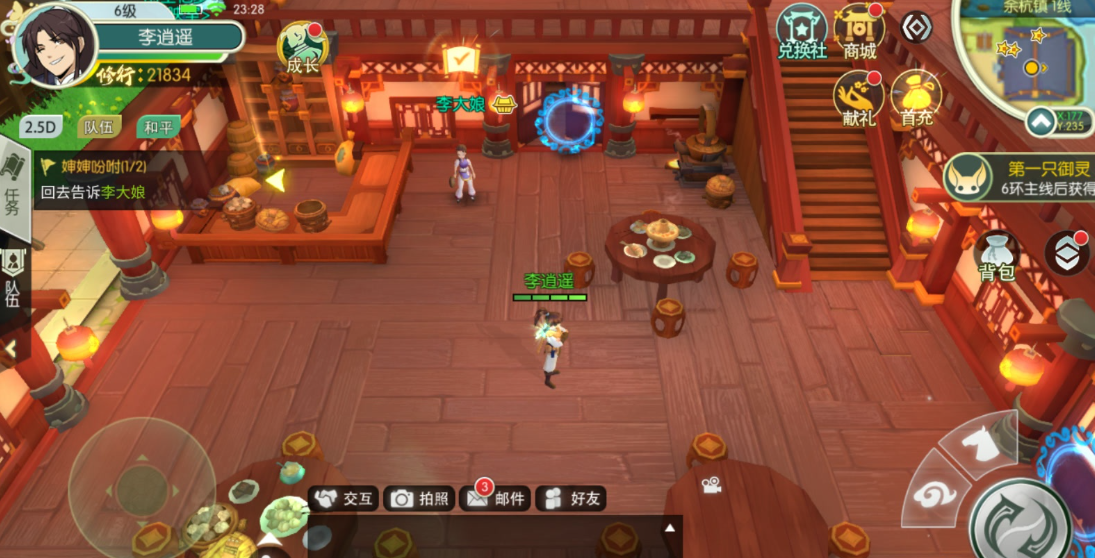Tap the 交互 interact button
This screenshot has width=1095, height=558.
point(343,498)
